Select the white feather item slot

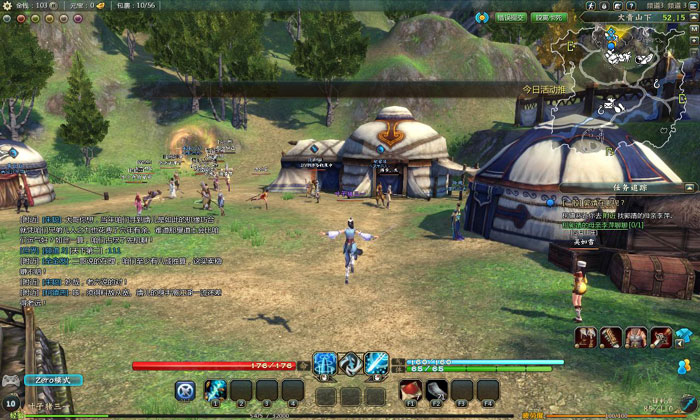(436, 390)
